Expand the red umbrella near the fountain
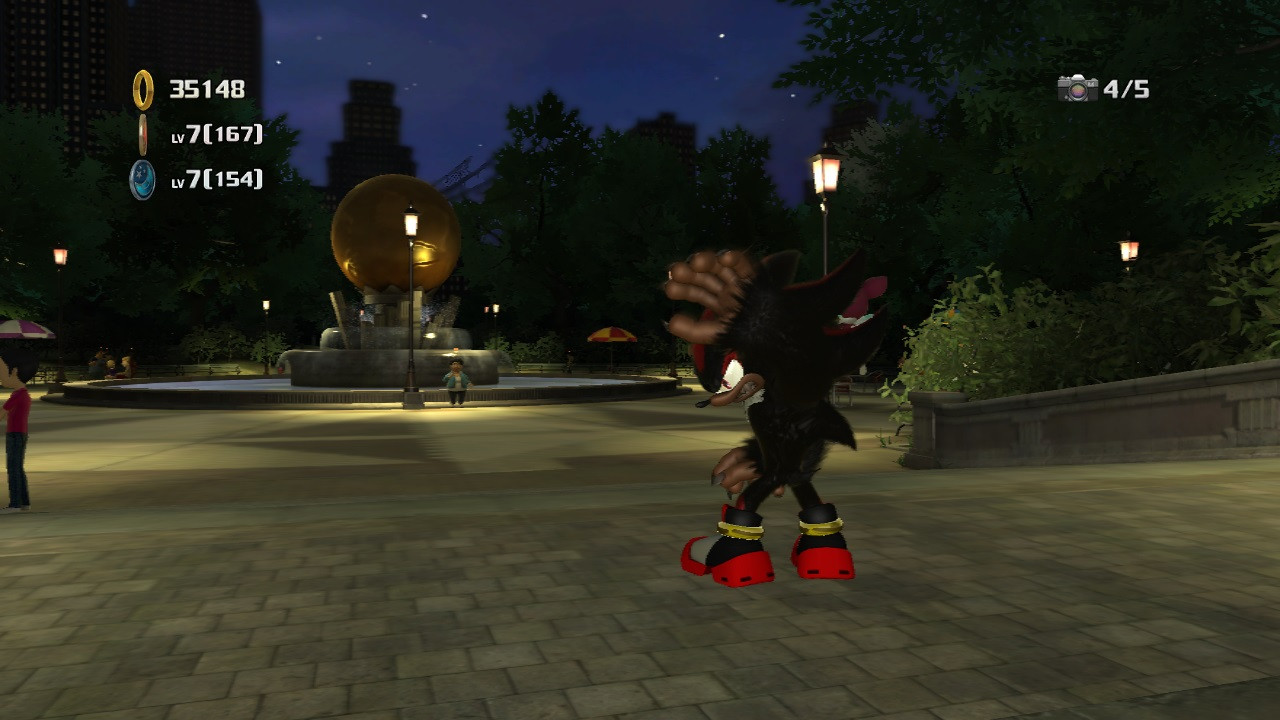The image size is (1280, 720). tap(610, 335)
